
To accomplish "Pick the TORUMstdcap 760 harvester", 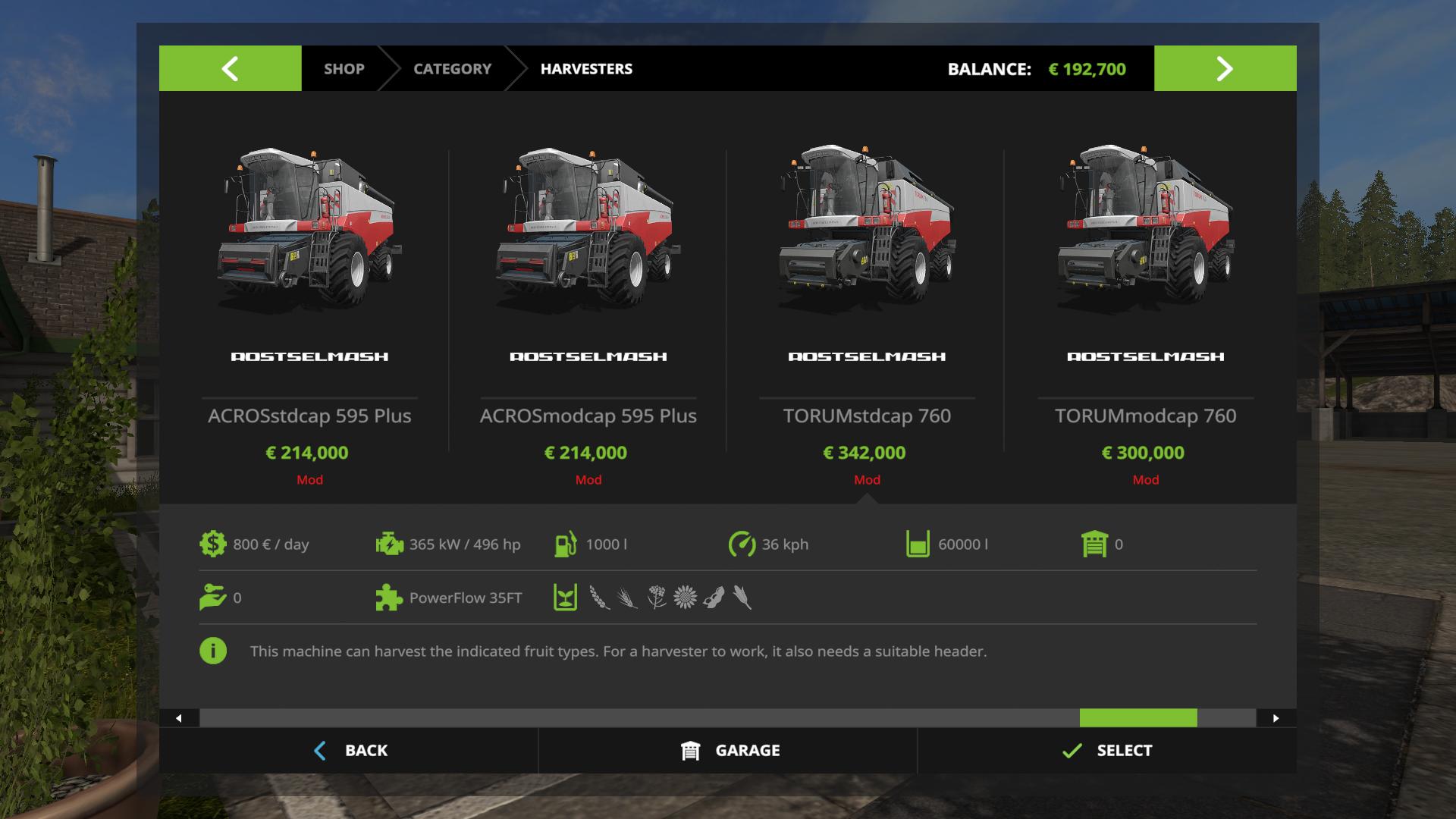I will coord(867,303).
